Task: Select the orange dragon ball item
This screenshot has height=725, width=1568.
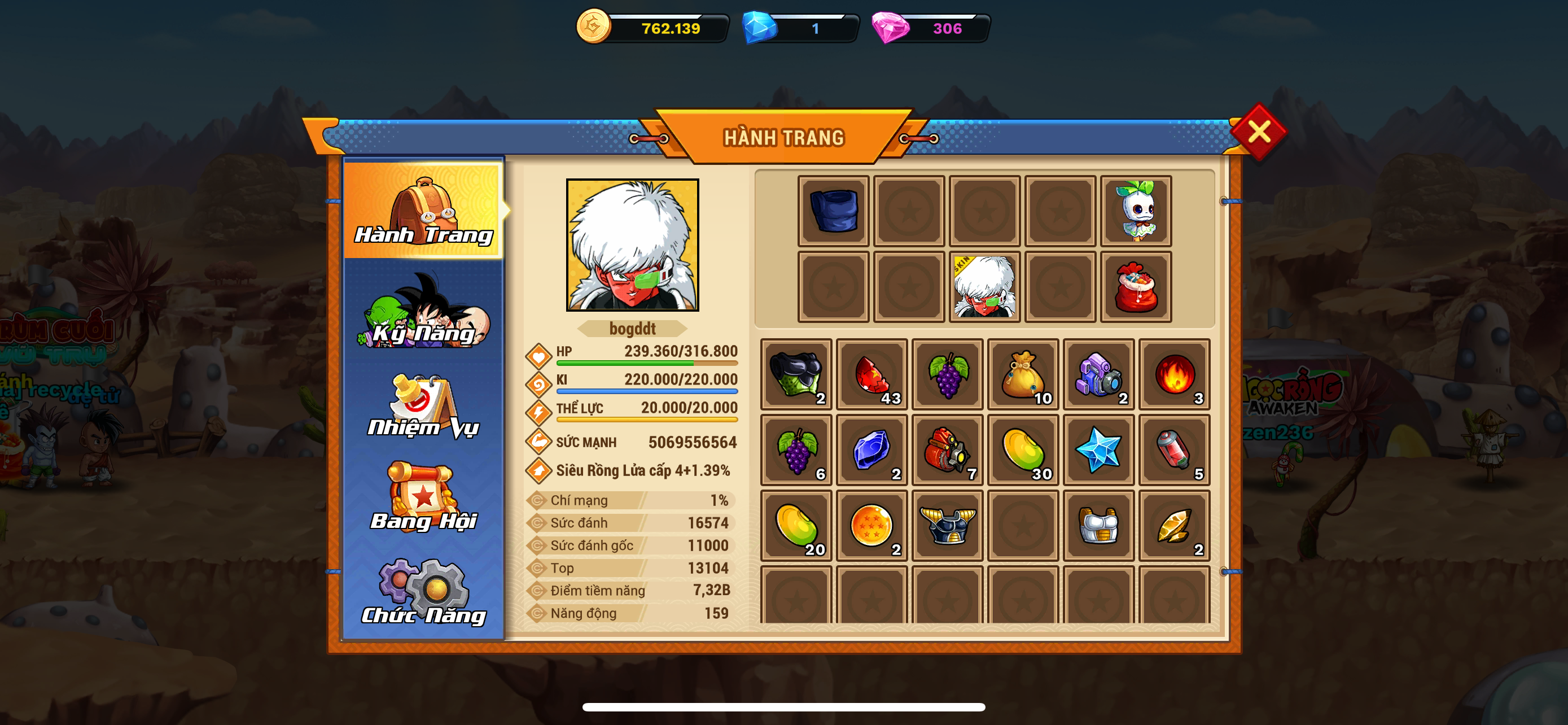Action: pyautogui.click(x=871, y=525)
